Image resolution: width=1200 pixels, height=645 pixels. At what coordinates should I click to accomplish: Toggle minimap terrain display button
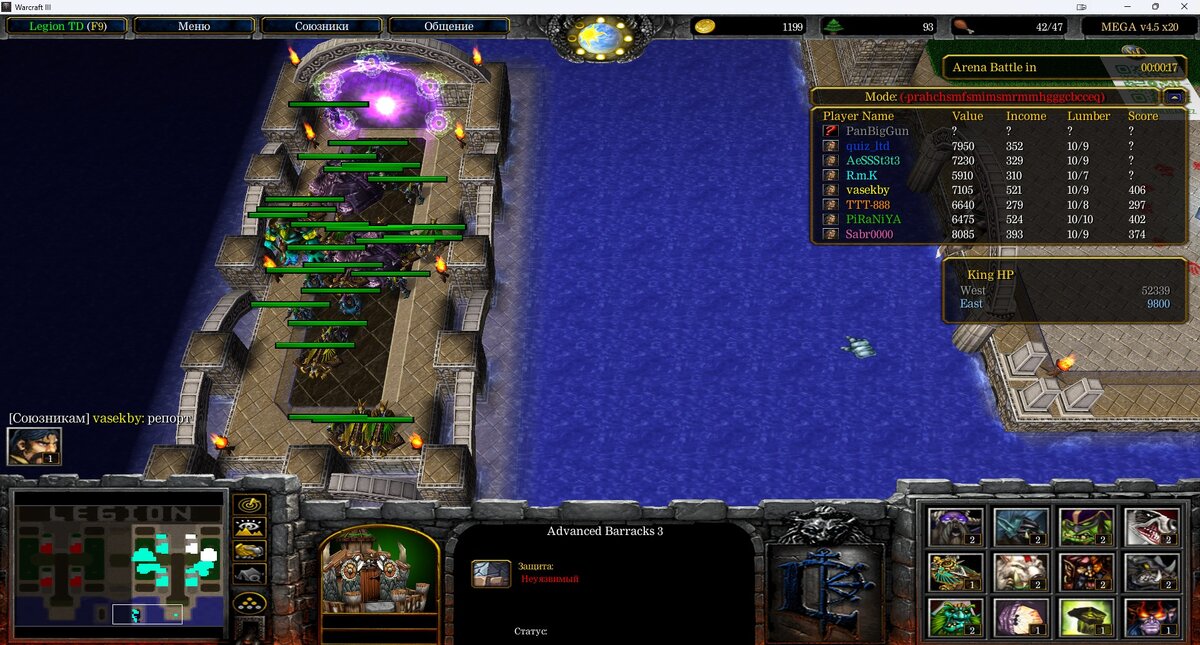(249, 527)
